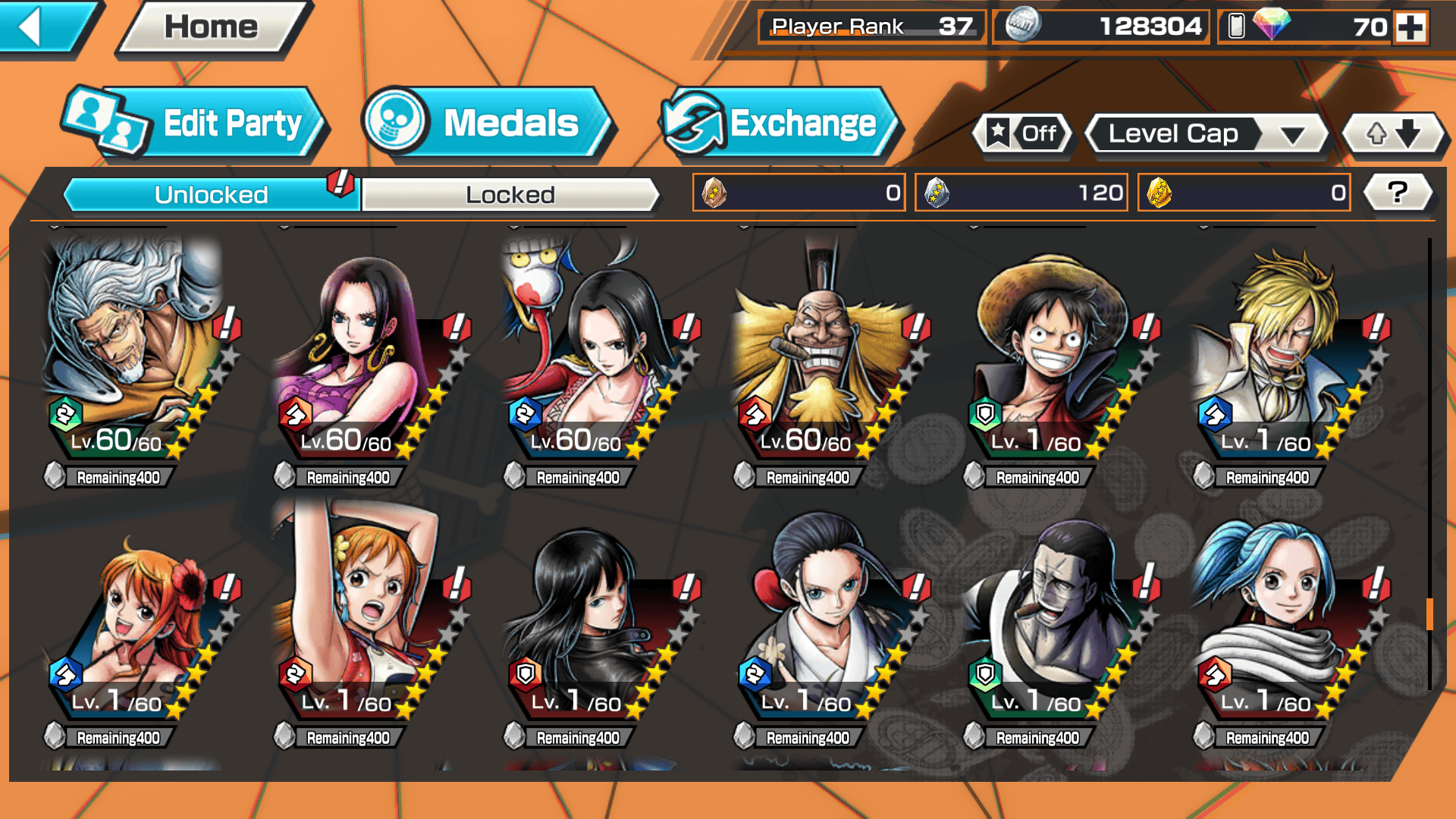
Task: Open the Level Cap sort dropdown
Action: 1206,134
